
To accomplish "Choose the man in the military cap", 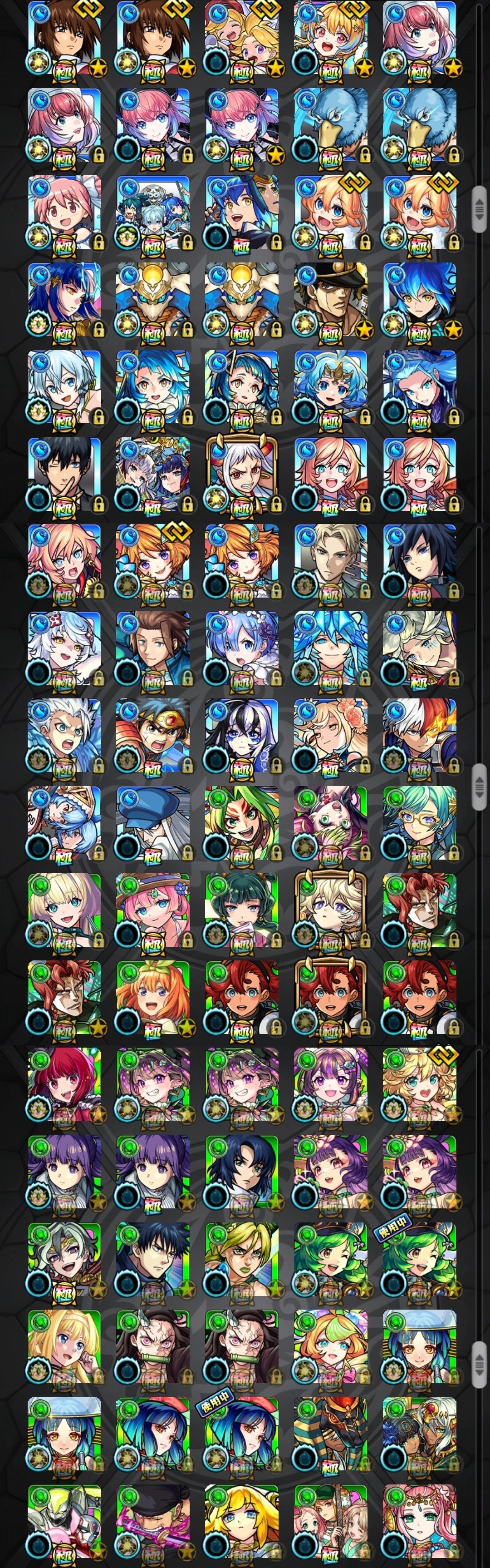I will click(330, 300).
